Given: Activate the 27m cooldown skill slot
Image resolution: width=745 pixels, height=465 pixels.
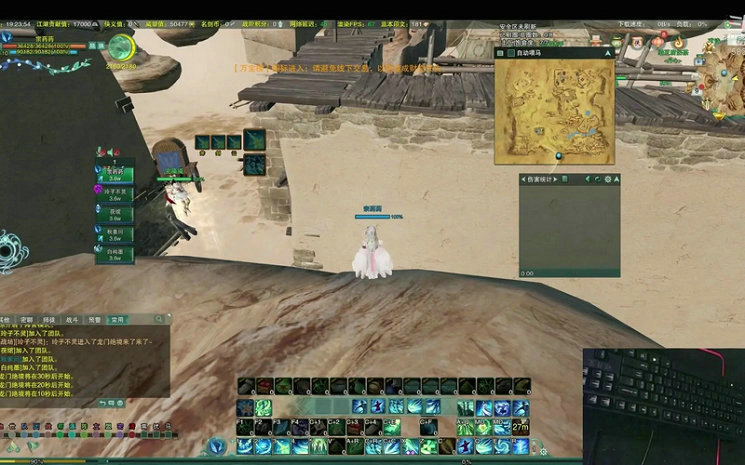Looking at the screenshot, I should (x=520, y=427).
